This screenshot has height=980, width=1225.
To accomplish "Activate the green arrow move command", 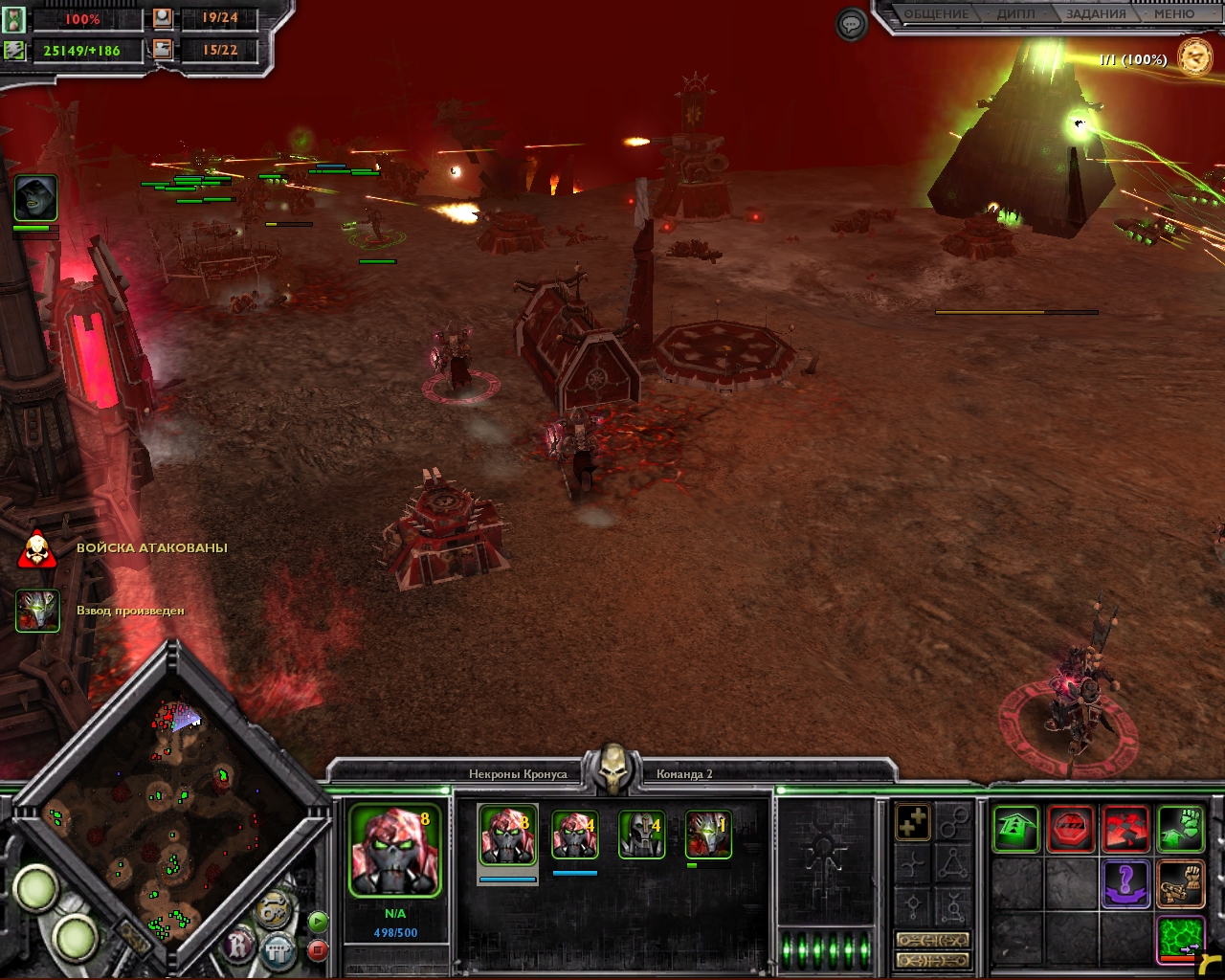I will click(x=1015, y=829).
